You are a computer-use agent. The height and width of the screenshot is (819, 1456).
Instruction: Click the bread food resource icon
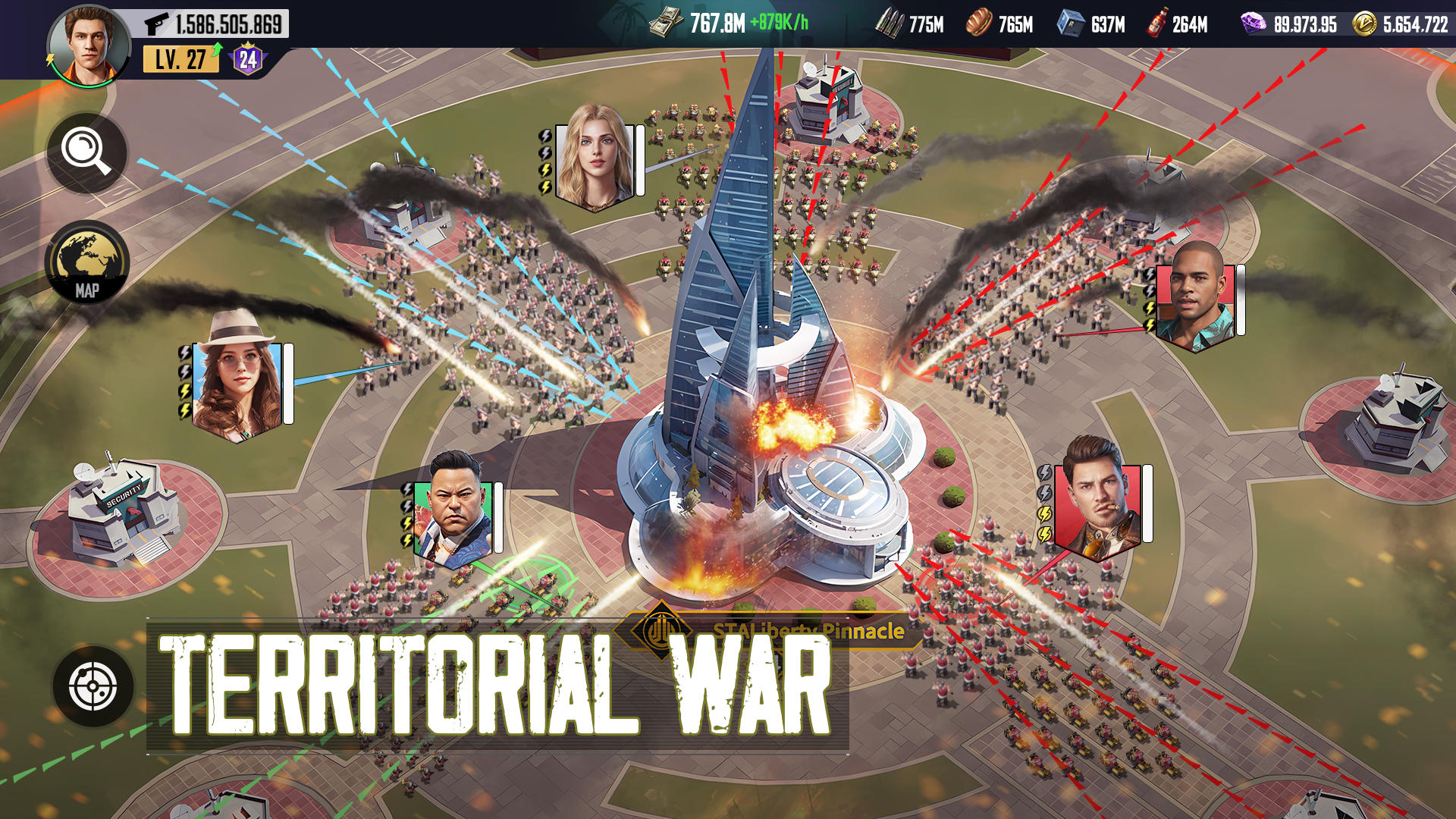(978, 23)
